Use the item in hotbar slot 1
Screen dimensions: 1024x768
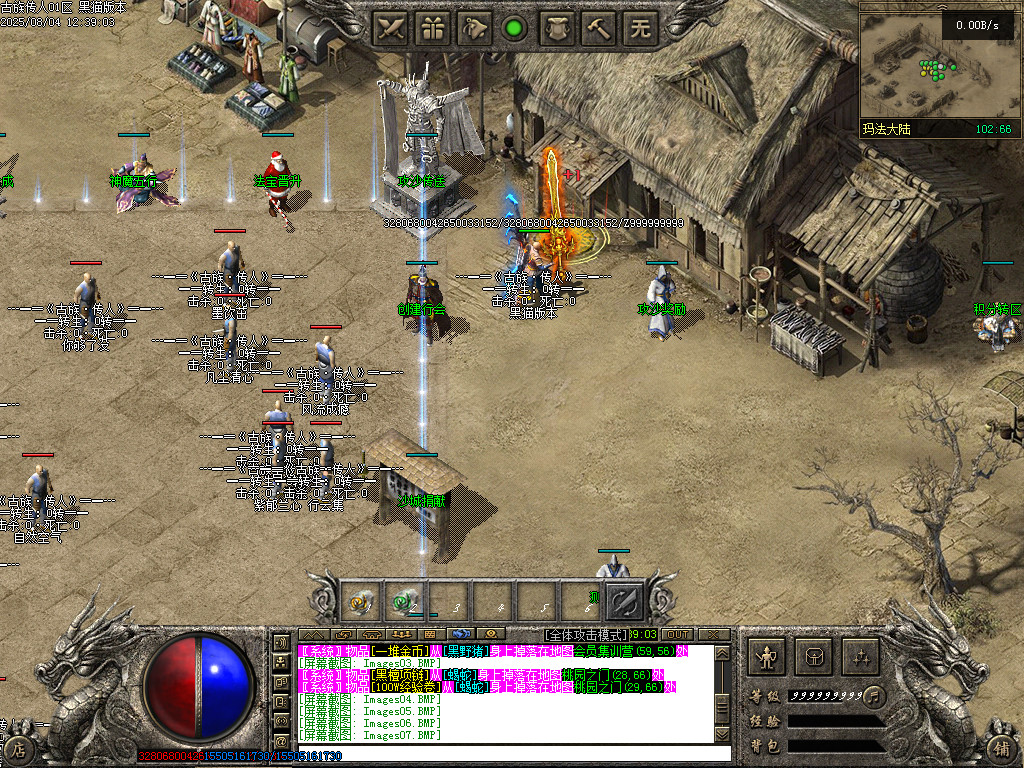[360, 602]
